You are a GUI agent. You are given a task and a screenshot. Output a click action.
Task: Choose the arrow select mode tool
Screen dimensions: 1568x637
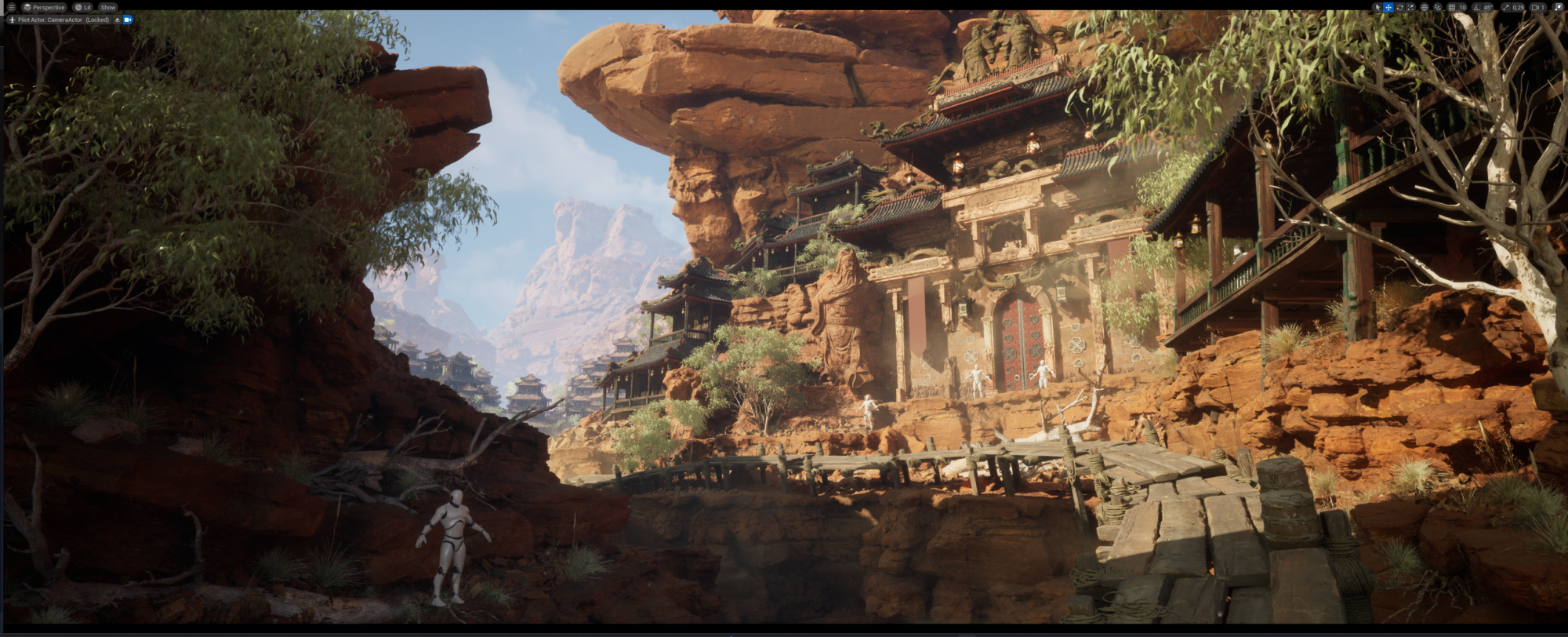click(x=1377, y=7)
